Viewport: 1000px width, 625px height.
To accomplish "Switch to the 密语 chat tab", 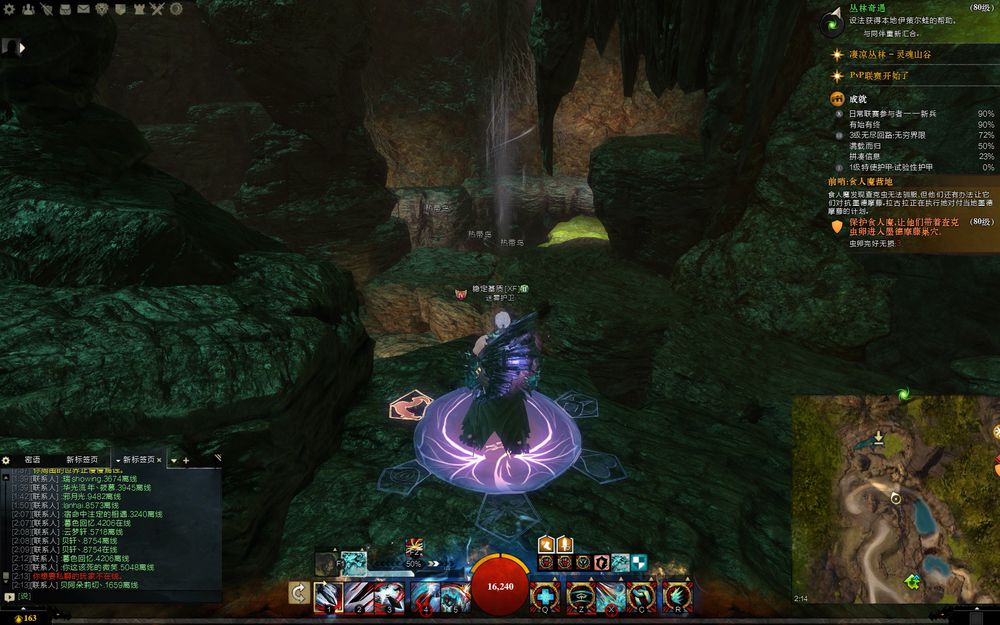I will [x=32, y=460].
